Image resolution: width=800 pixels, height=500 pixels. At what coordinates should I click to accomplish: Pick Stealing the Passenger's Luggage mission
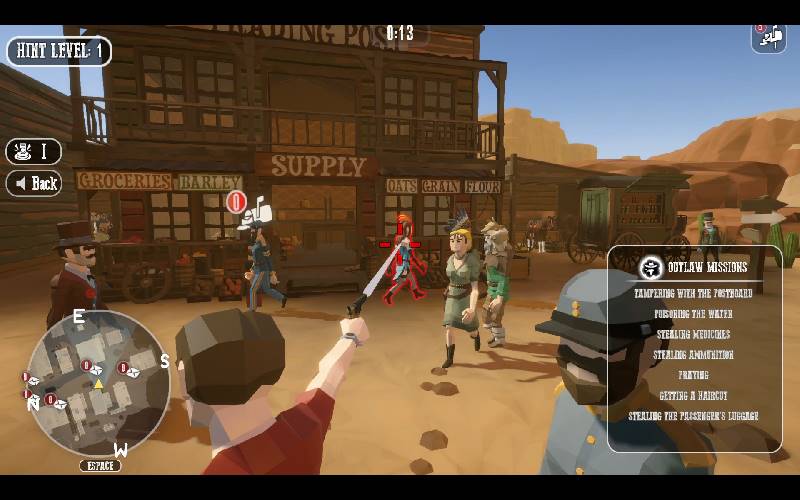pyautogui.click(x=693, y=416)
